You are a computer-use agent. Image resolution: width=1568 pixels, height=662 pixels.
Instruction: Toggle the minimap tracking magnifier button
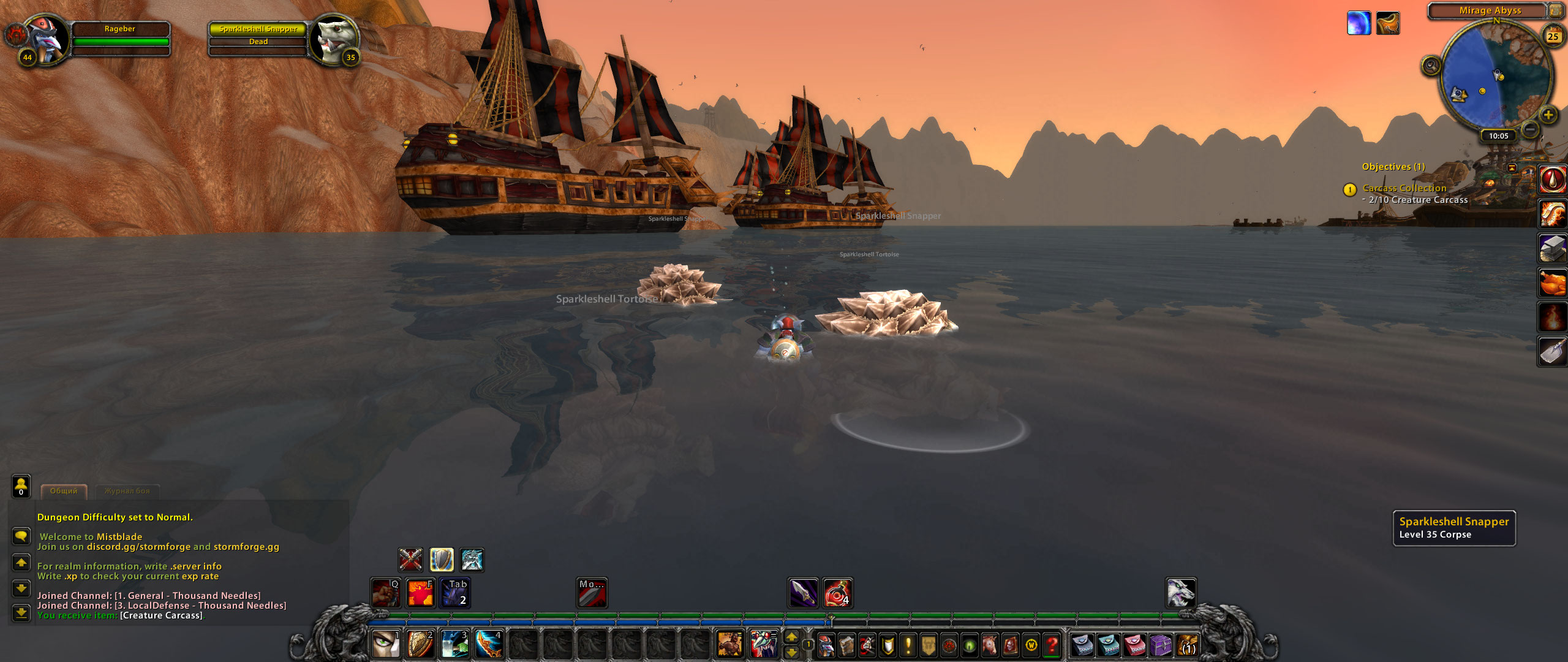click(1431, 65)
